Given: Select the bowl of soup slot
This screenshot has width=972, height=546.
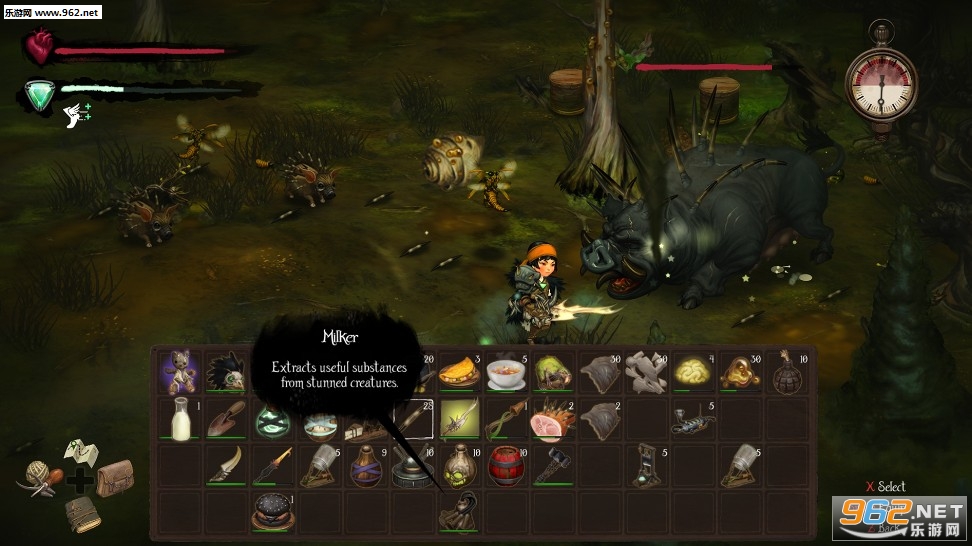Looking at the screenshot, I should tap(507, 372).
